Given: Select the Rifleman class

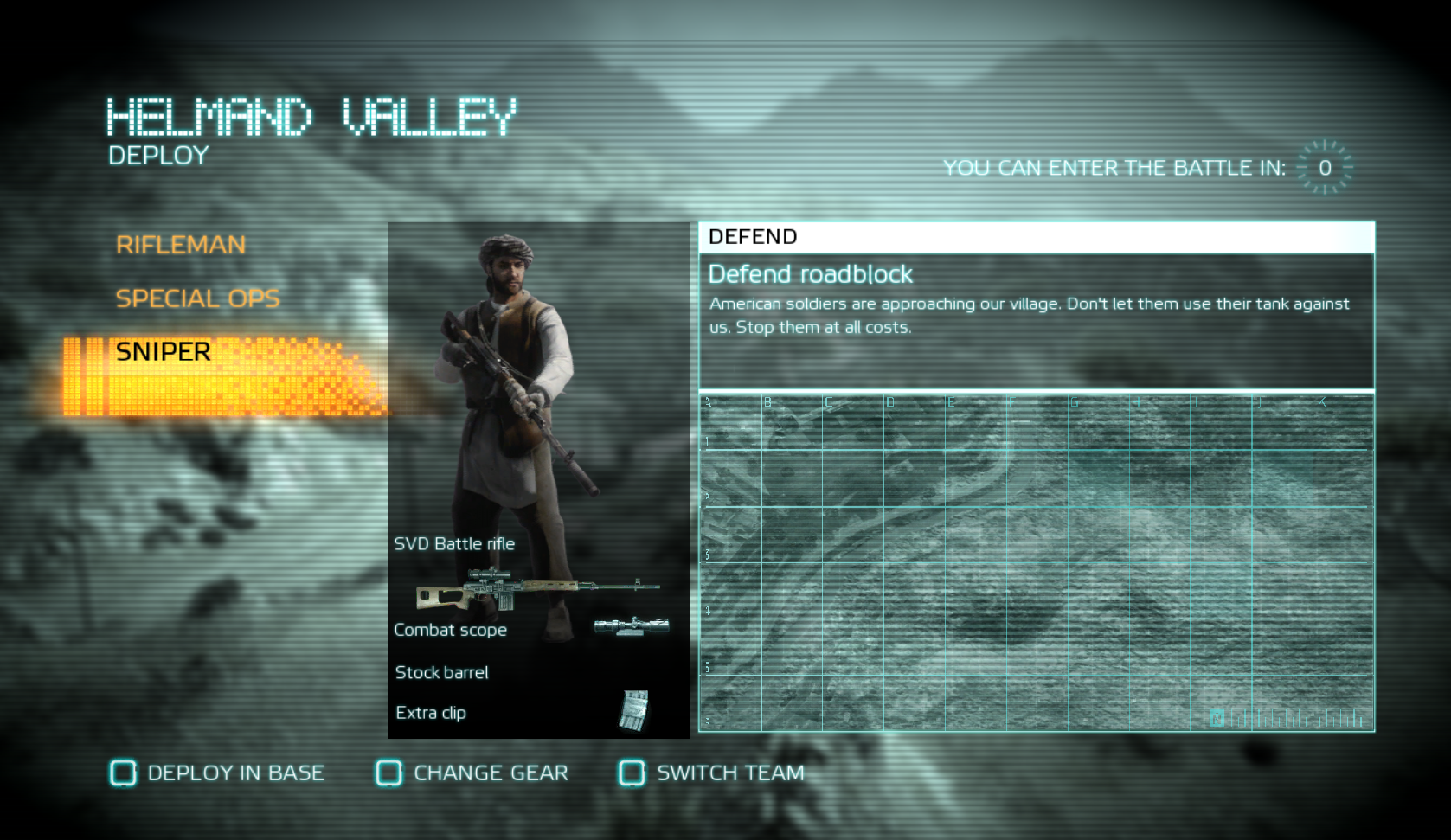Looking at the screenshot, I should coord(181,245).
